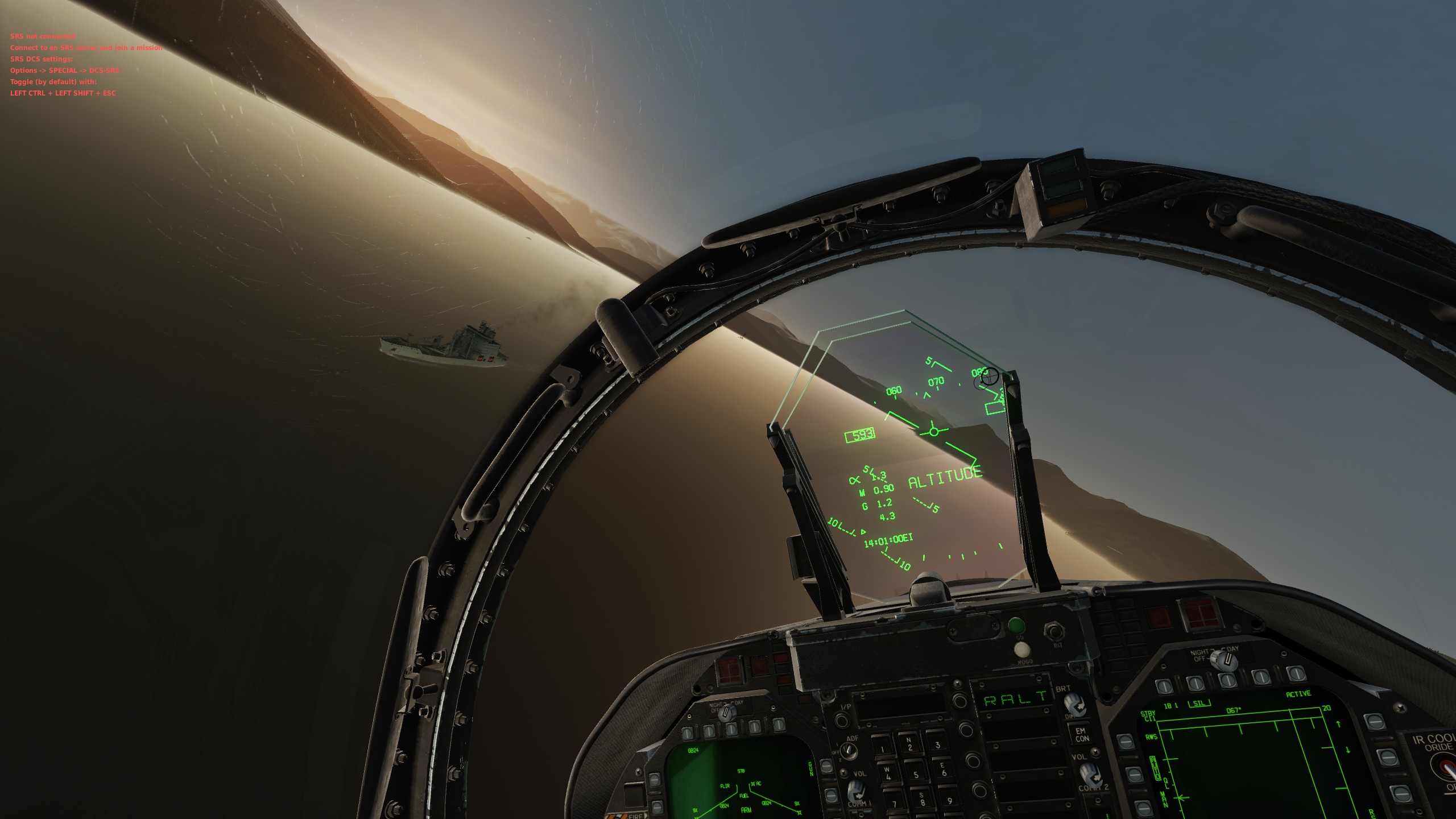
Task: Adjust the UFC BRT brightness knob
Action: click(1076, 705)
